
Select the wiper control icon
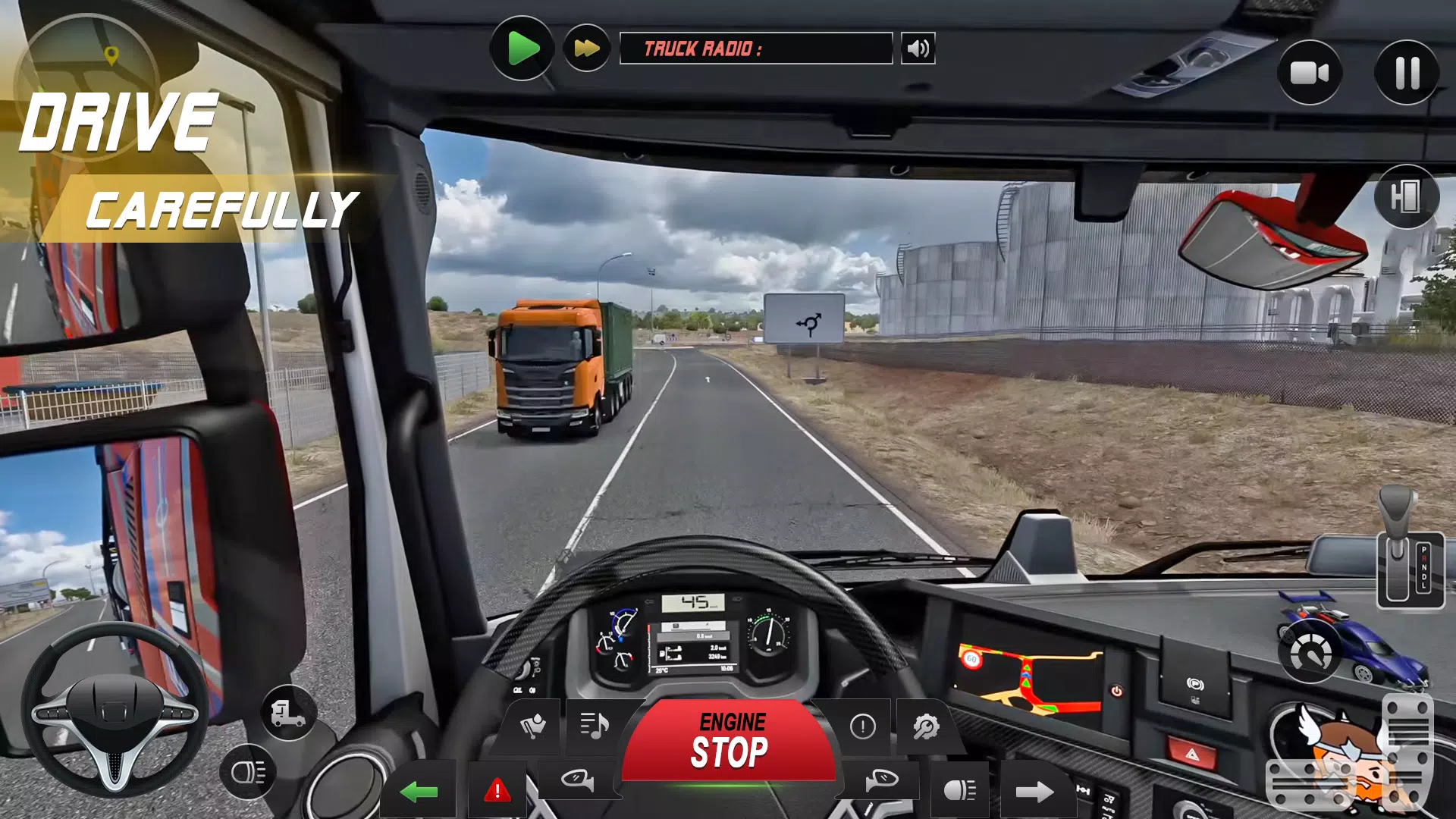tap(533, 726)
